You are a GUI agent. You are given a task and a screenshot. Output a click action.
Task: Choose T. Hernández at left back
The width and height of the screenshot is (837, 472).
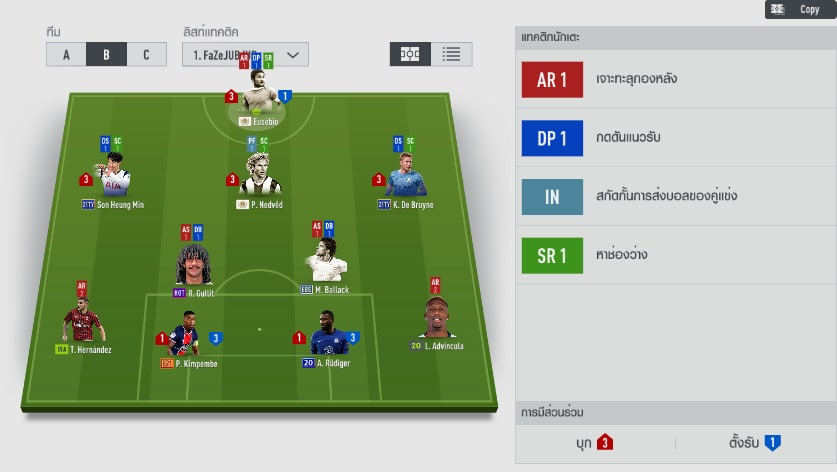click(x=83, y=322)
